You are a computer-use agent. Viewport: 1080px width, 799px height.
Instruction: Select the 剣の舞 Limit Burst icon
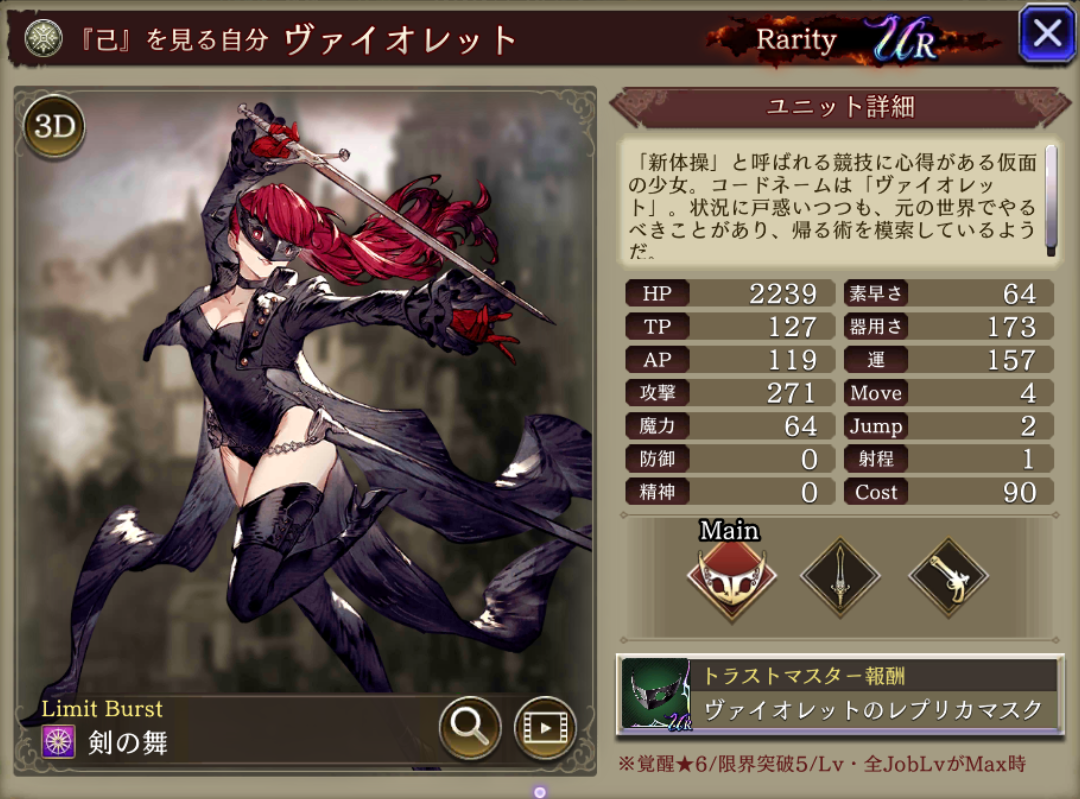click(55, 742)
